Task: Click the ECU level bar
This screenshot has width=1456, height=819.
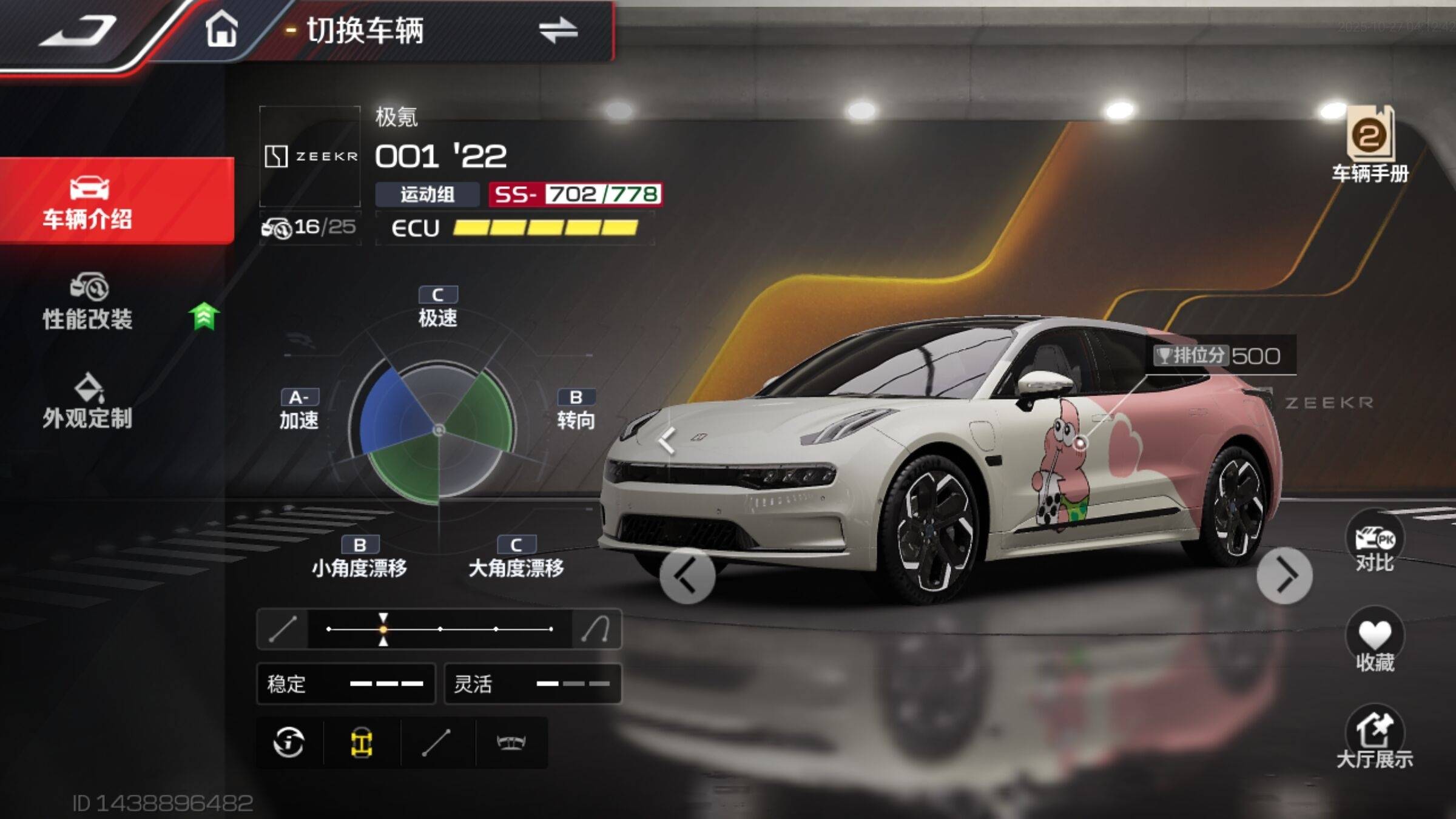Action: click(545, 228)
